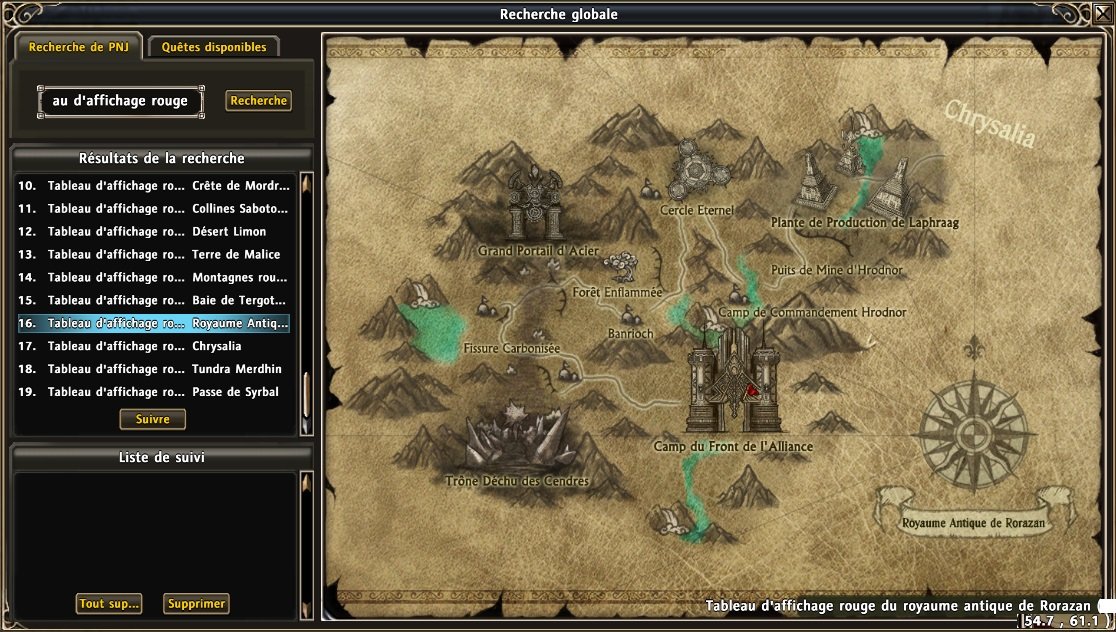Select result 10 Crête de Mordr
The width and height of the screenshot is (1116, 632).
(x=154, y=186)
